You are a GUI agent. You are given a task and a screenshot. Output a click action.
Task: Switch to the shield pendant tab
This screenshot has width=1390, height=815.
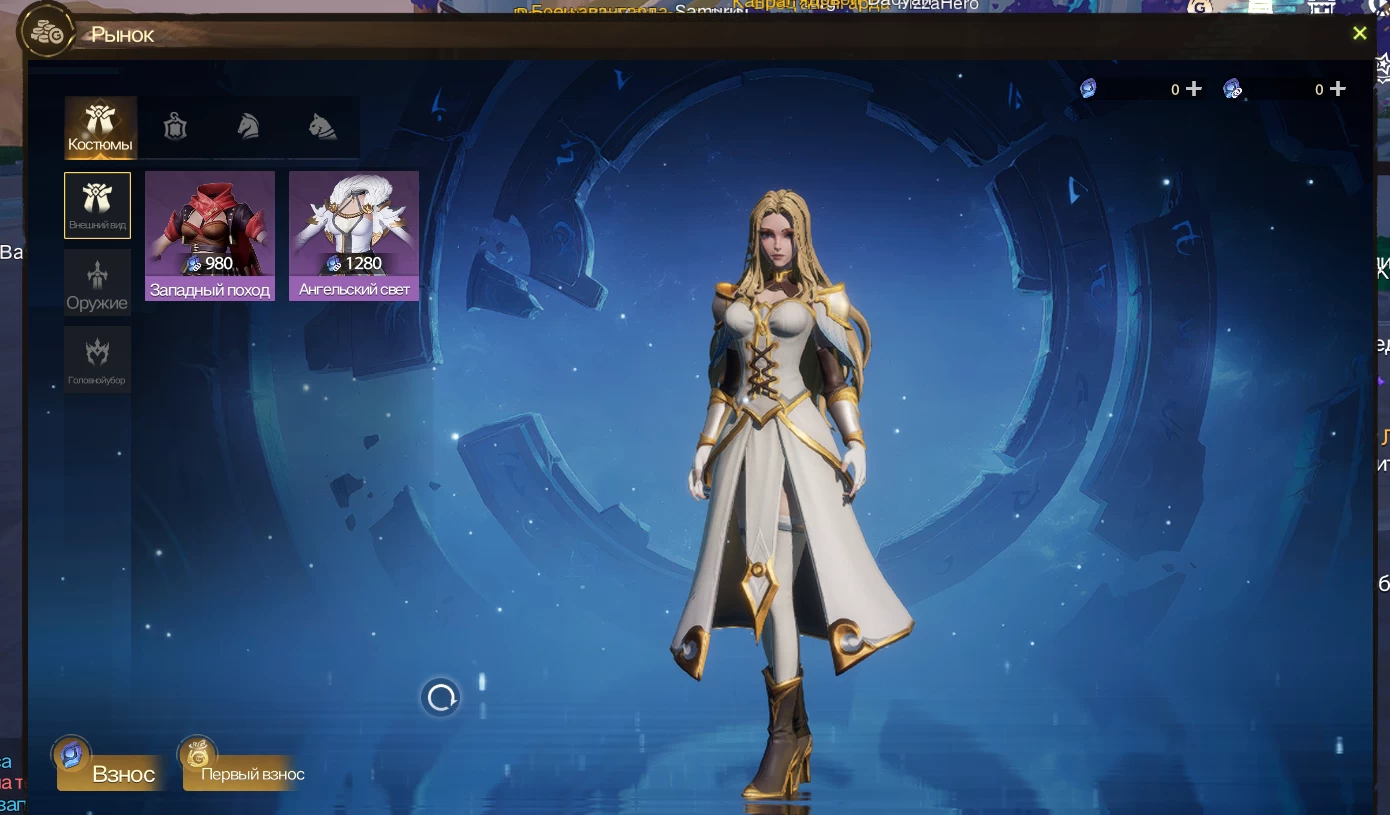[176, 127]
